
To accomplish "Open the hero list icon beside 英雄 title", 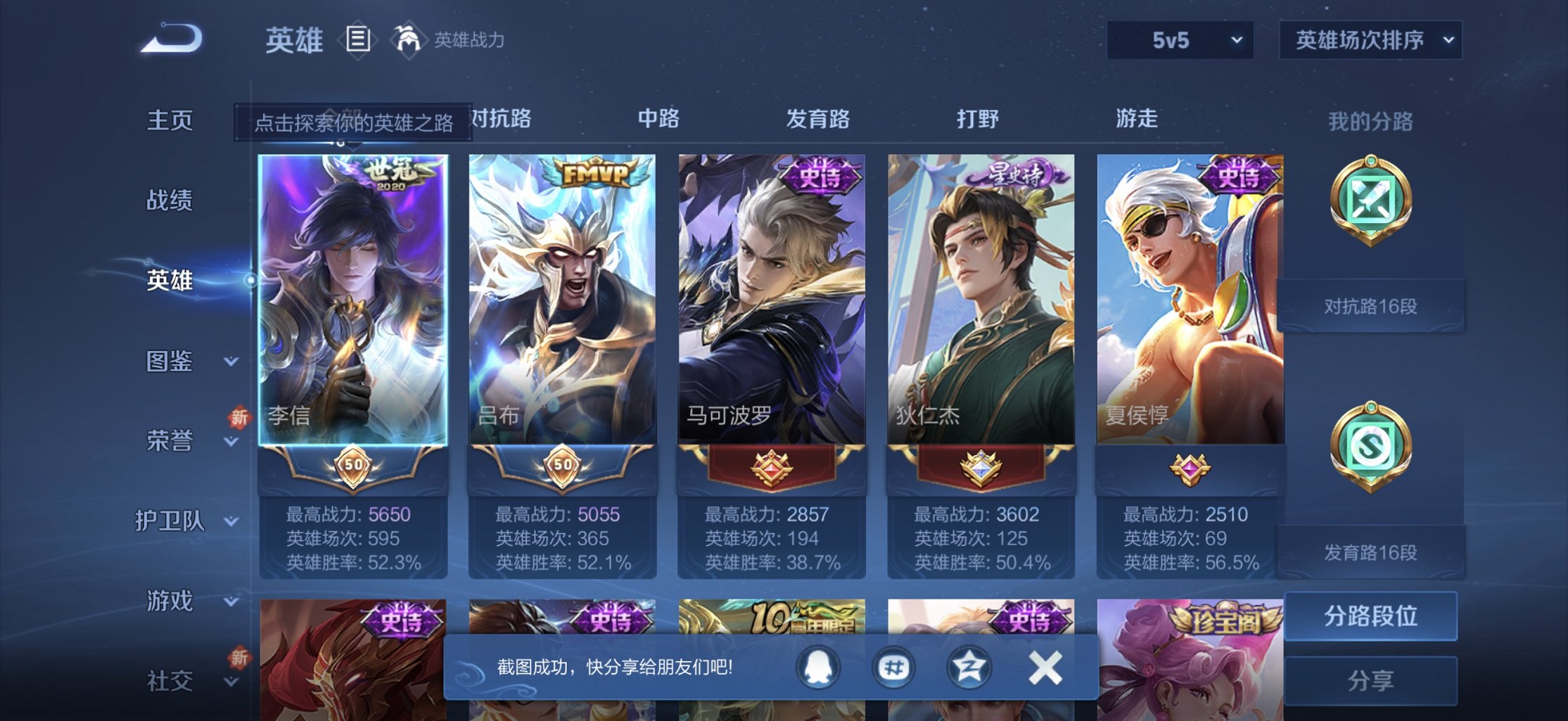I will [x=358, y=40].
